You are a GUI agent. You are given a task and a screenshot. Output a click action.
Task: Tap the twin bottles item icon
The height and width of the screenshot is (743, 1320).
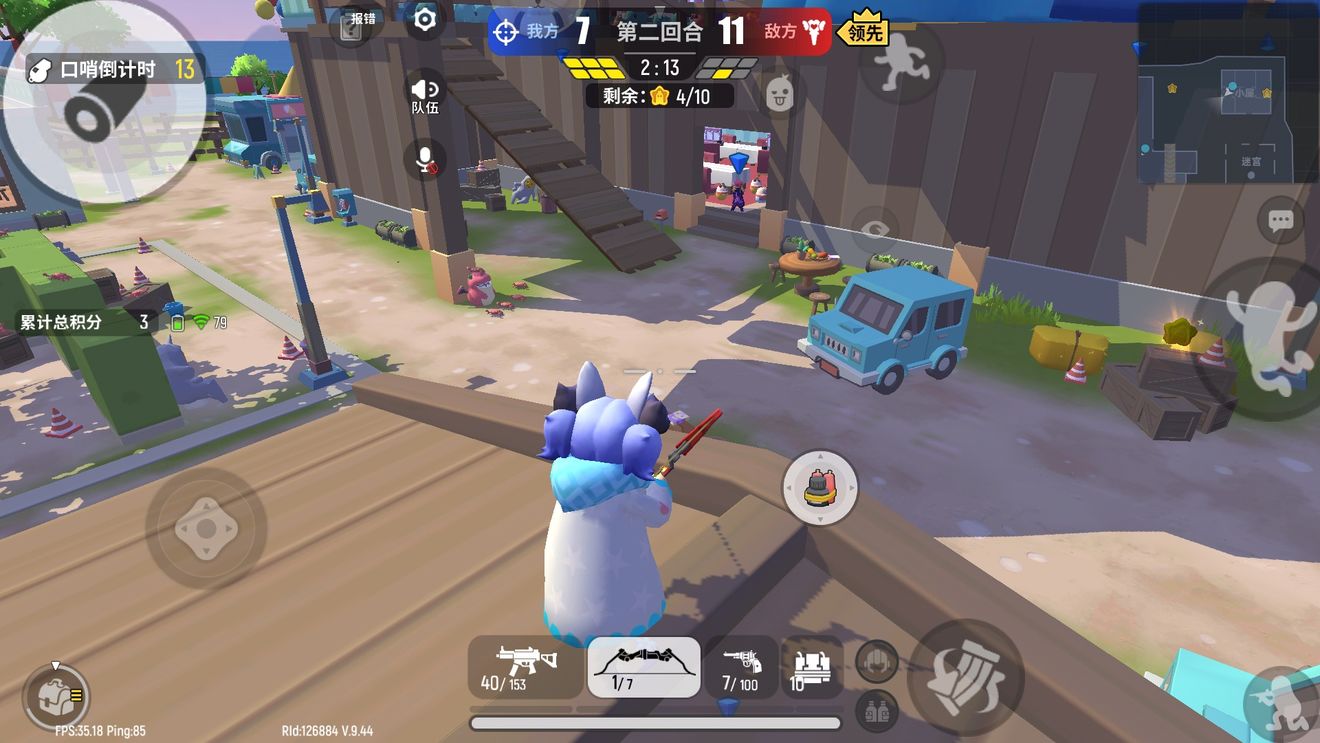[876, 710]
